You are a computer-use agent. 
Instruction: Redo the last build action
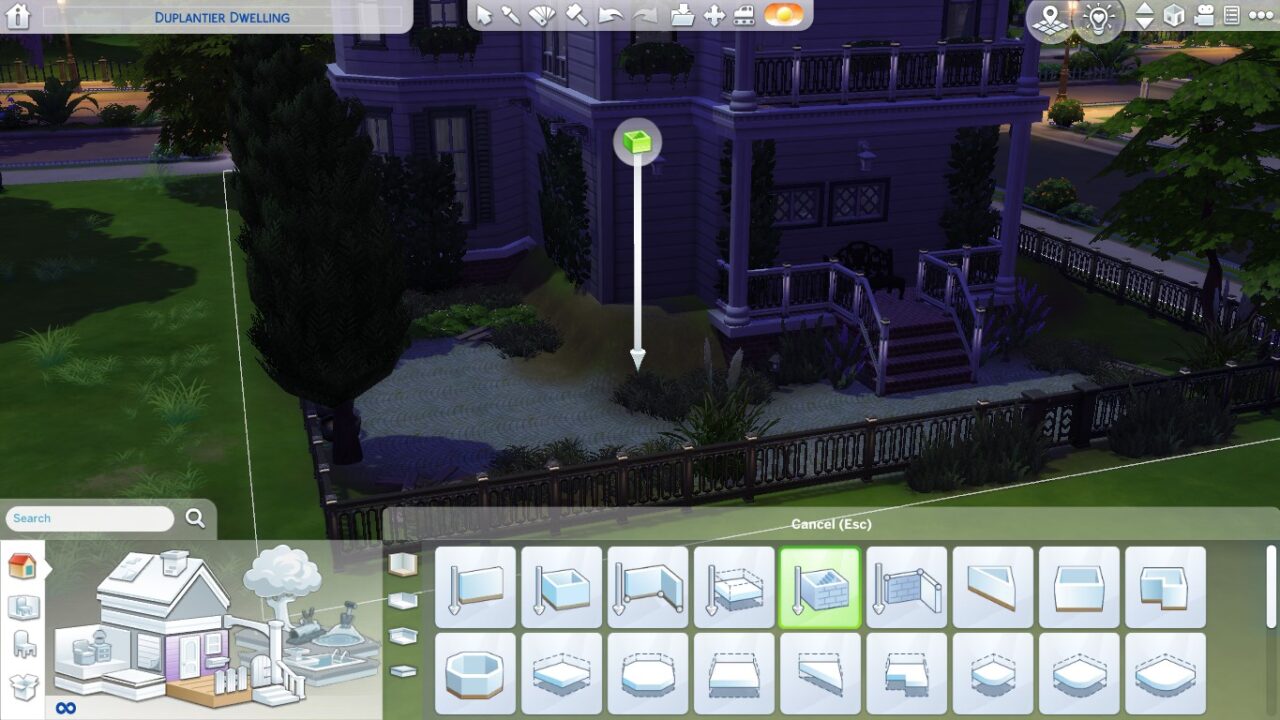[645, 14]
